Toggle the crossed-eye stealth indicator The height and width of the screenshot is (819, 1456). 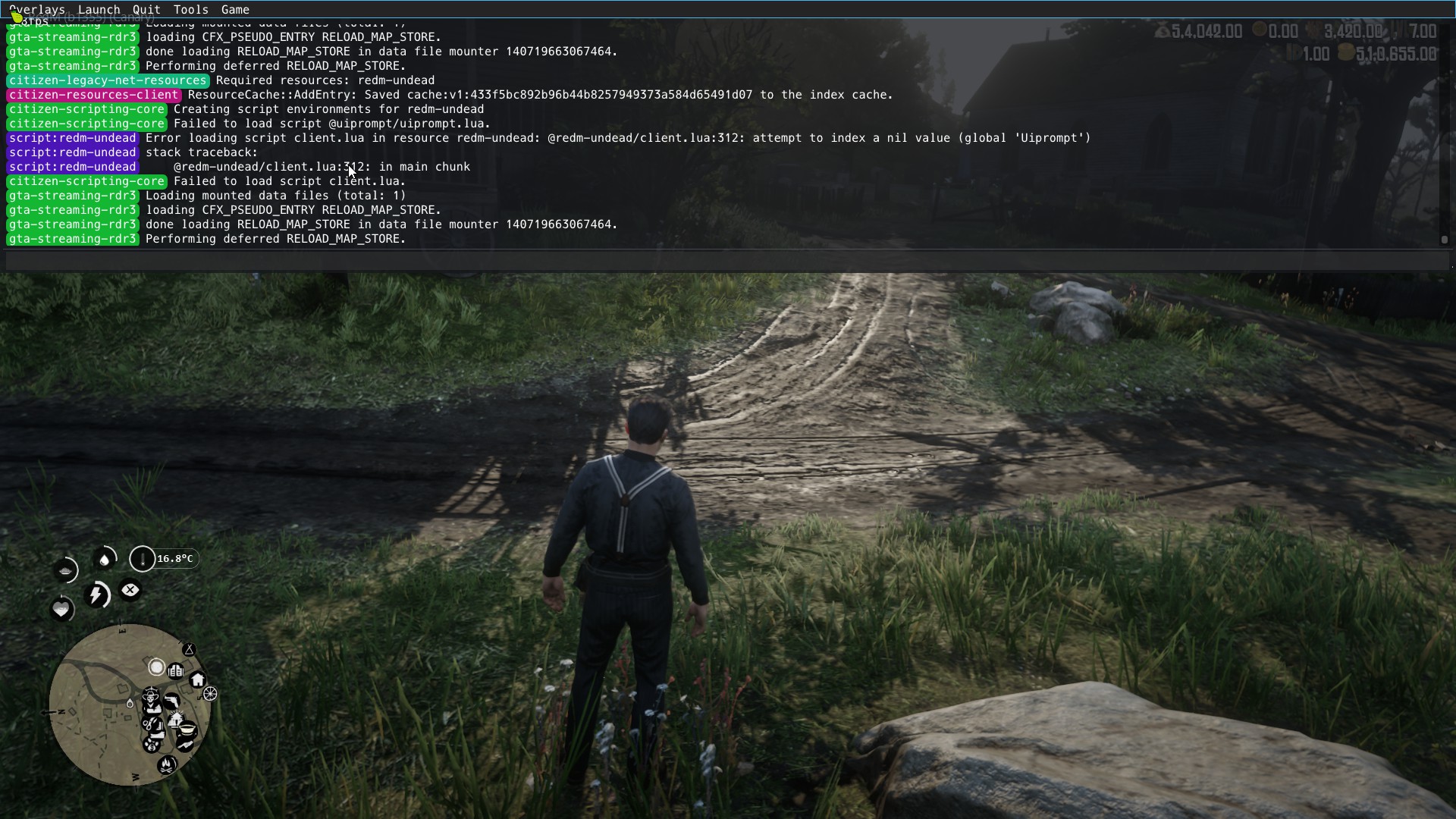(130, 590)
